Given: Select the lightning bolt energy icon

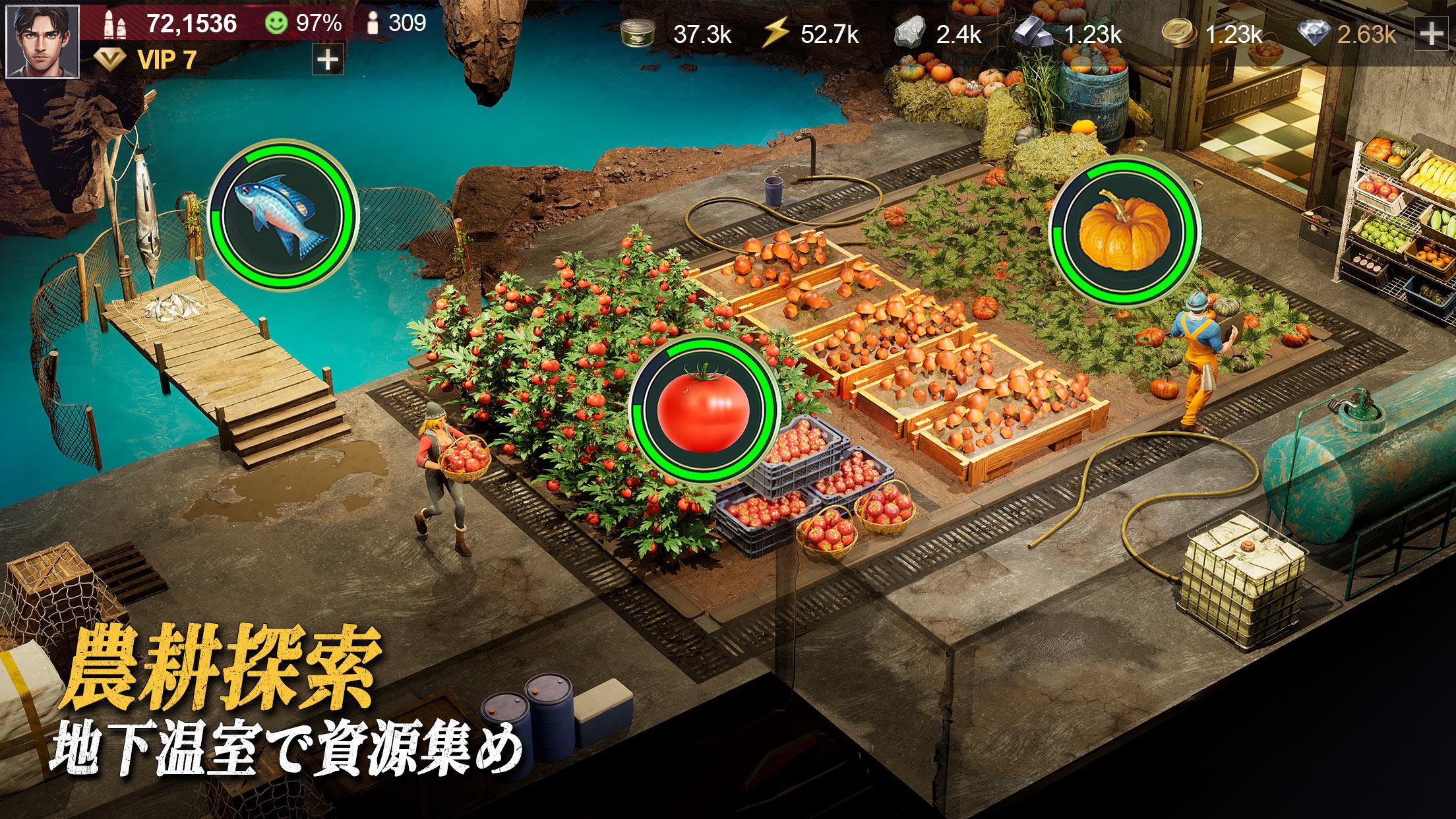Looking at the screenshot, I should coord(775,34).
